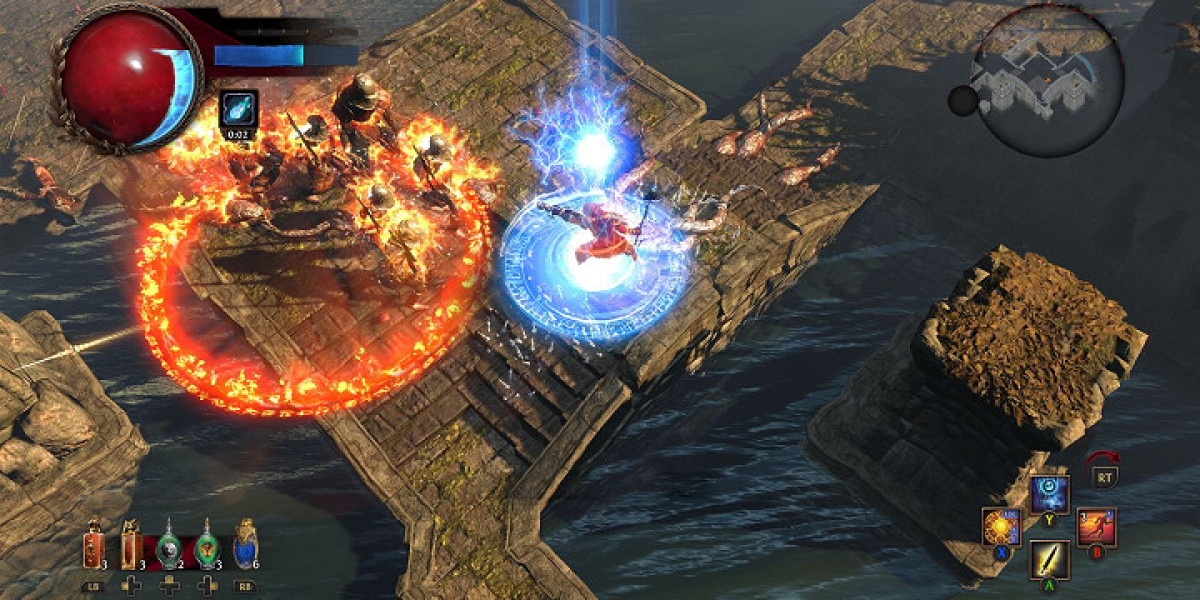This screenshot has height=600, width=1200.
Task: Use the short, wide red life flask
Action: [94, 546]
